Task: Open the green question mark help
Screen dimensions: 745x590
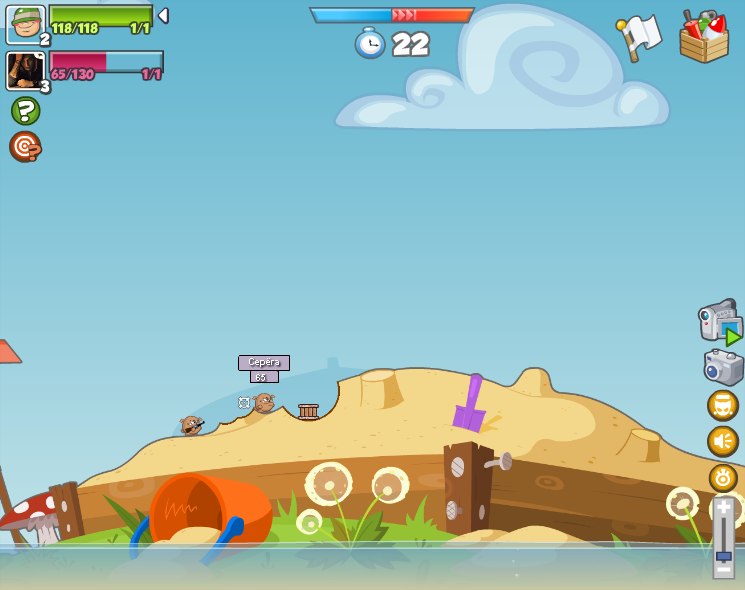Action: pyautogui.click(x=25, y=110)
